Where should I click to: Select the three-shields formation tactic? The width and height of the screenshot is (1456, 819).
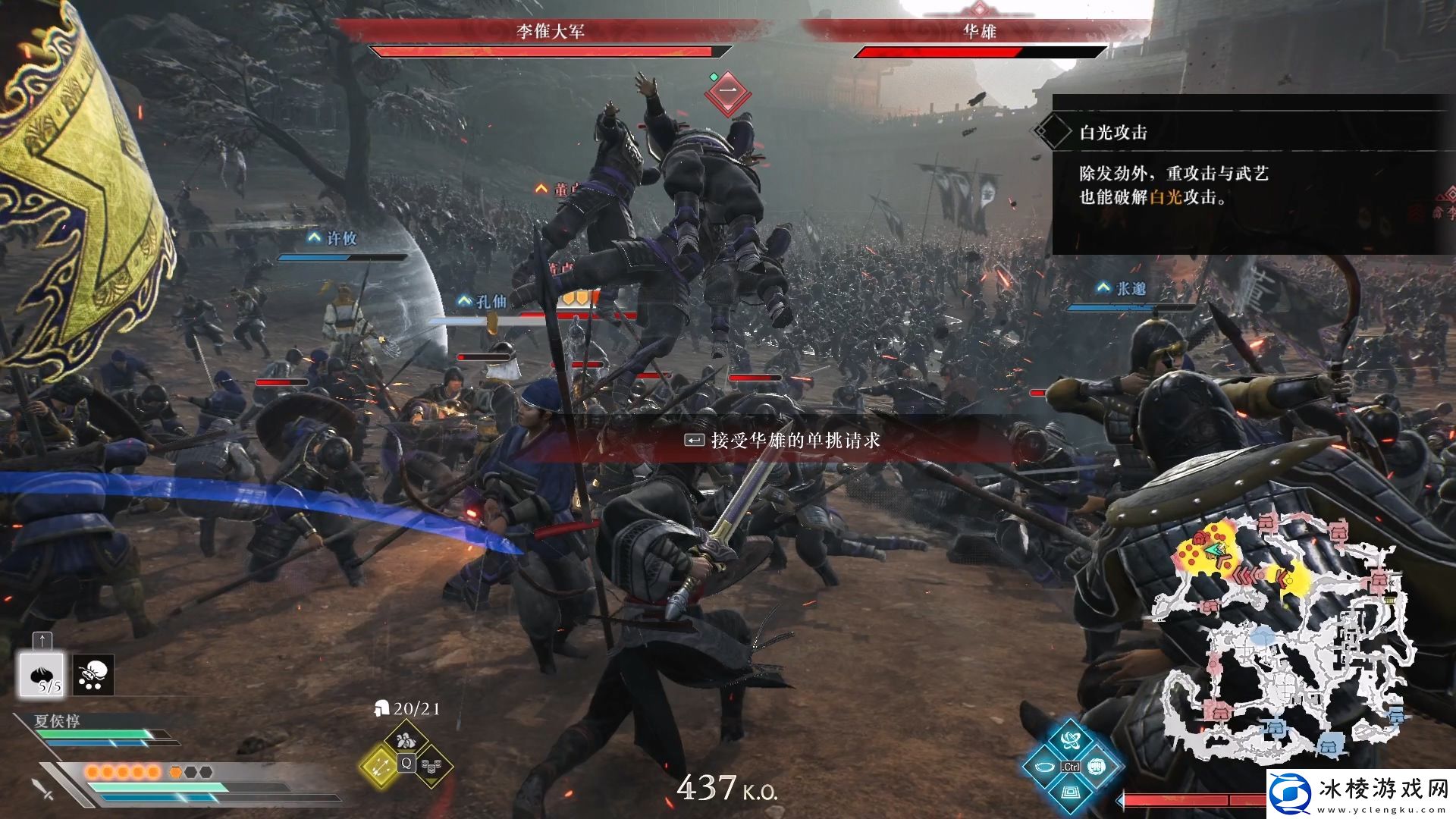[x=431, y=764]
